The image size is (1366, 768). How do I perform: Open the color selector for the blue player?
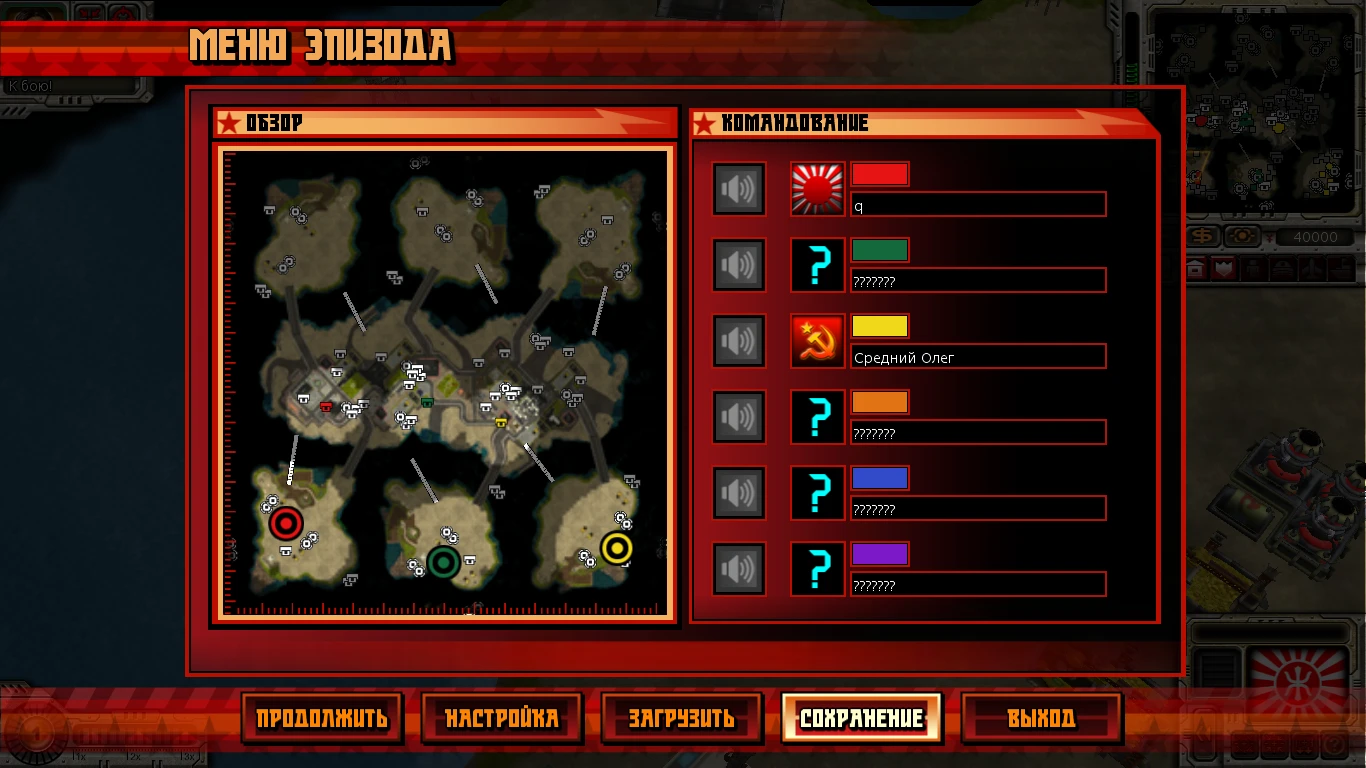(880, 478)
